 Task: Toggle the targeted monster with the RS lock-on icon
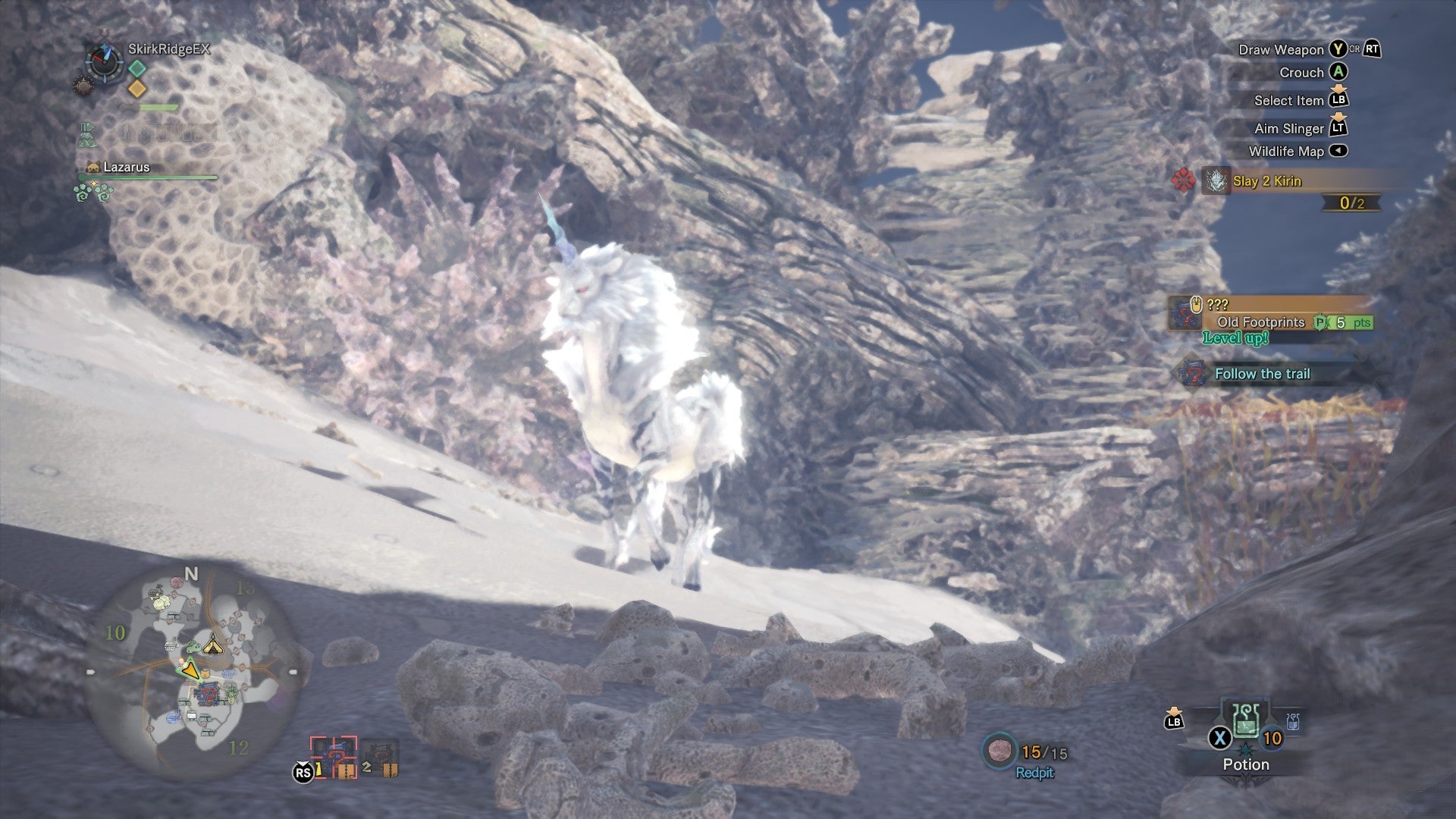pyautogui.click(x=303, y=771)
